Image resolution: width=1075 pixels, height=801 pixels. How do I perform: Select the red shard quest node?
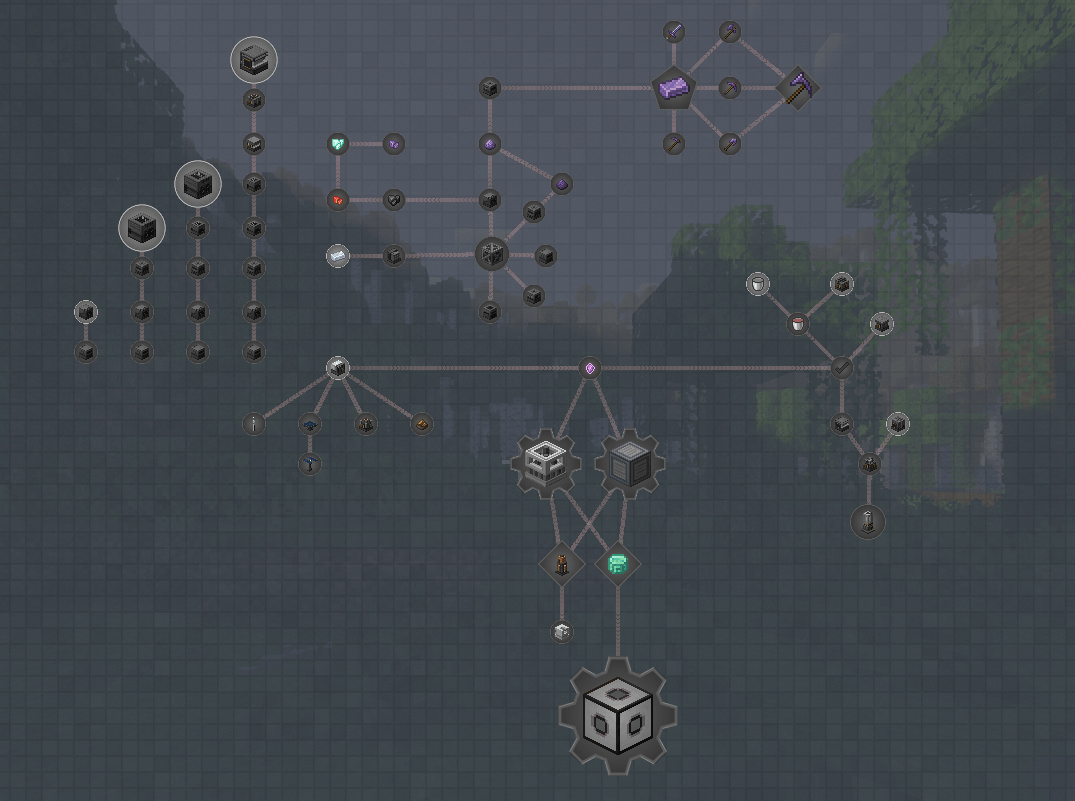(x=338, y=200)
